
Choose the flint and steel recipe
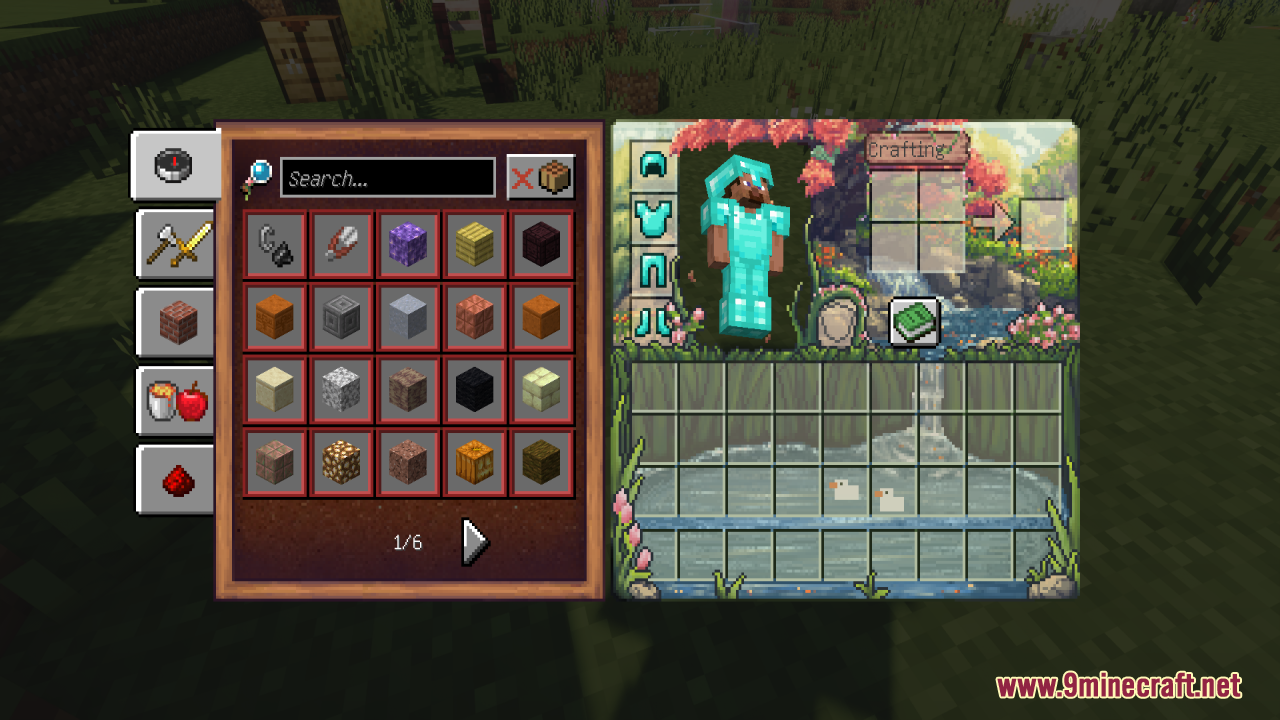[275, 245]
